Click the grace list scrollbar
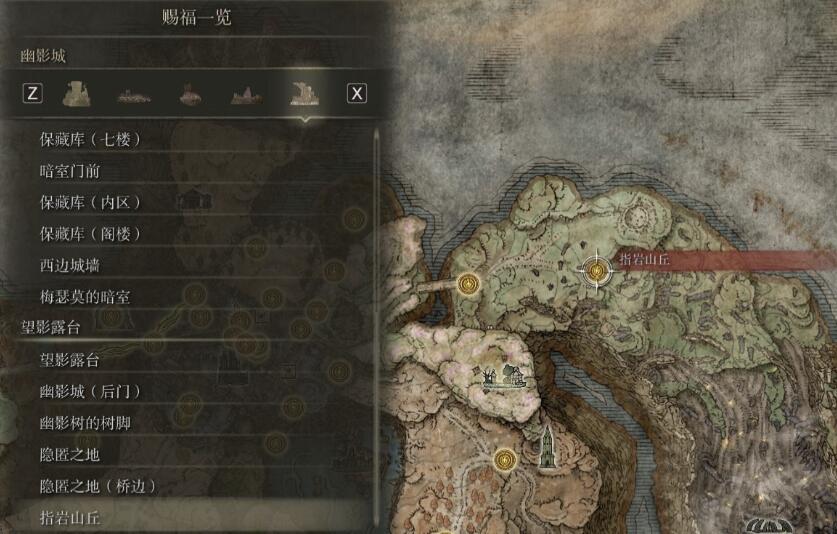This screenshot has height=534, width=837. (376, 320)
